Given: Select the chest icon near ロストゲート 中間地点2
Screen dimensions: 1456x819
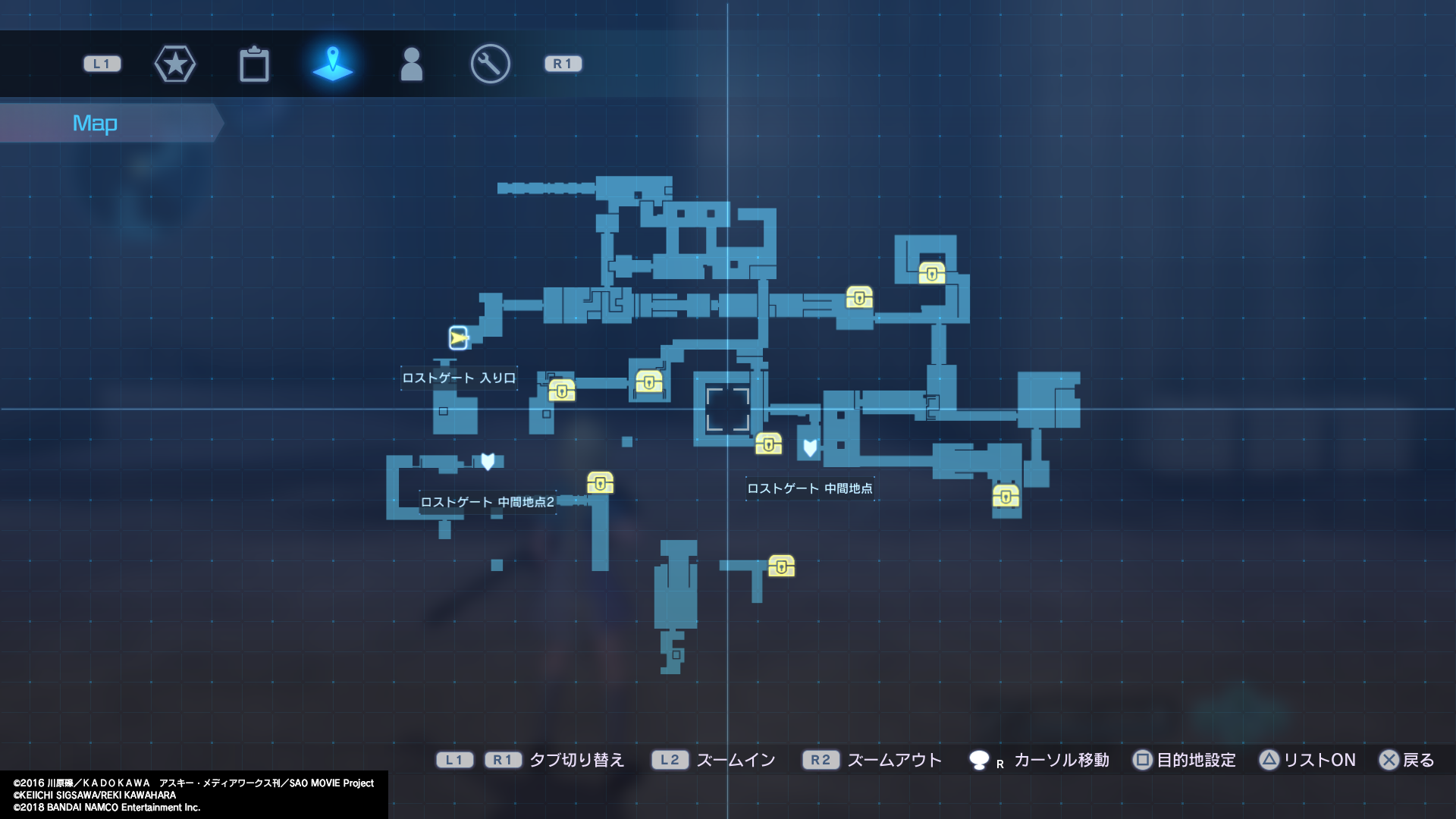Looking at the screenshot, I should point(600,482).
